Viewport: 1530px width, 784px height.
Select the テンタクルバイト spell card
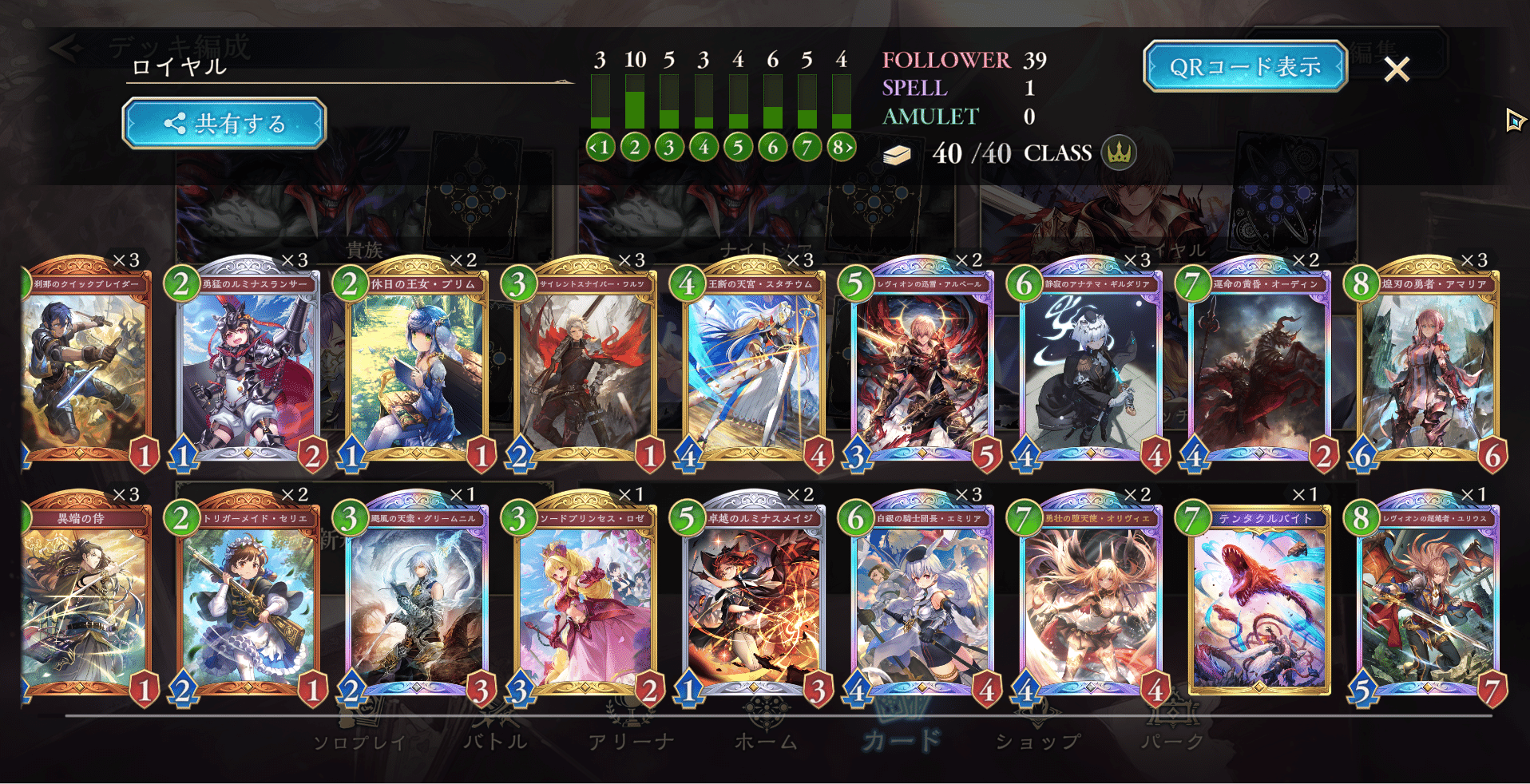[1260, 603]
